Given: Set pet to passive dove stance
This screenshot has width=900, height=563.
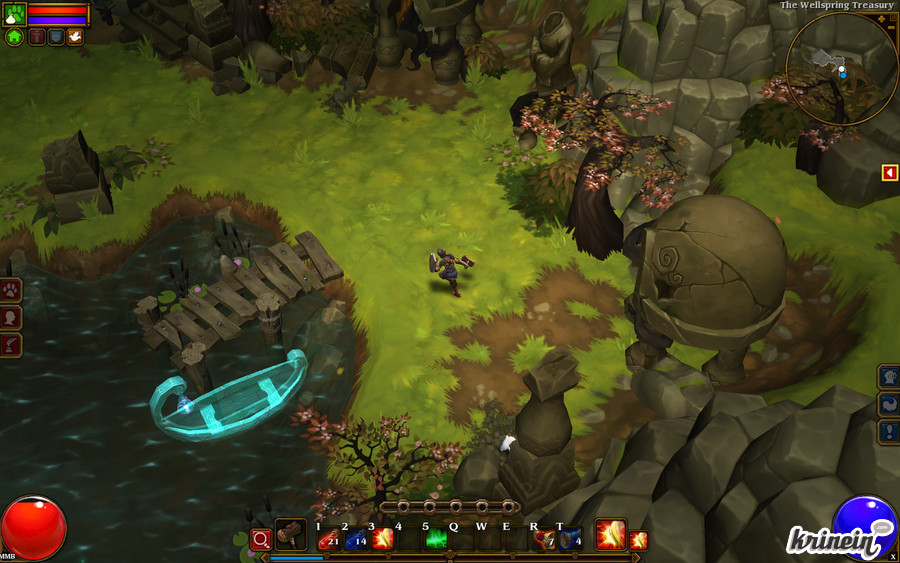Looking at the screenshot, I should 75,37.
